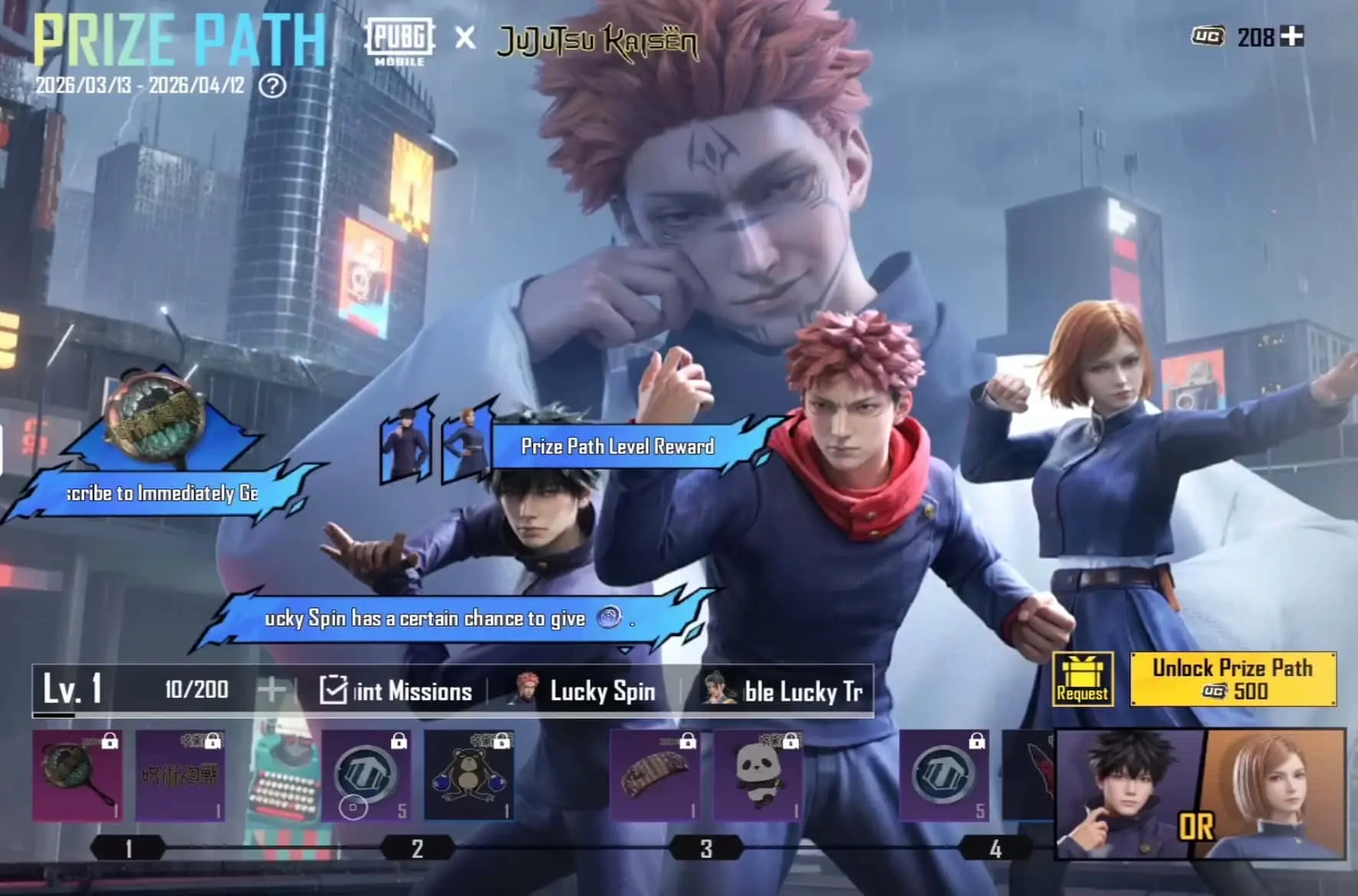This screenshot has height=896, width=1358.
Task: Select the frying pan skin reward
Action: click(77, 775)
